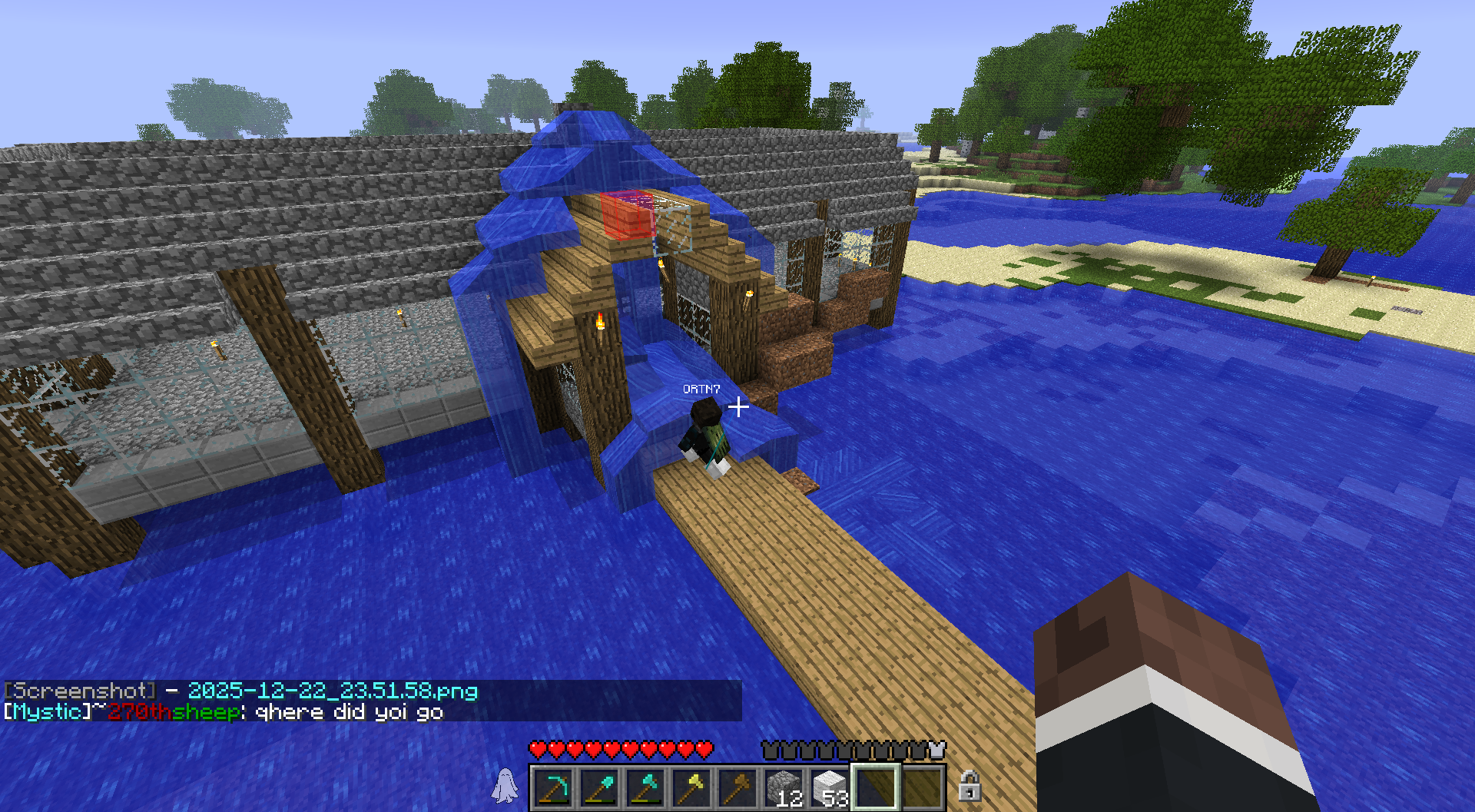The image size is (1475, 812).
Task: Select the diamond axe hotbar slot
Action: tap(646, 788)
